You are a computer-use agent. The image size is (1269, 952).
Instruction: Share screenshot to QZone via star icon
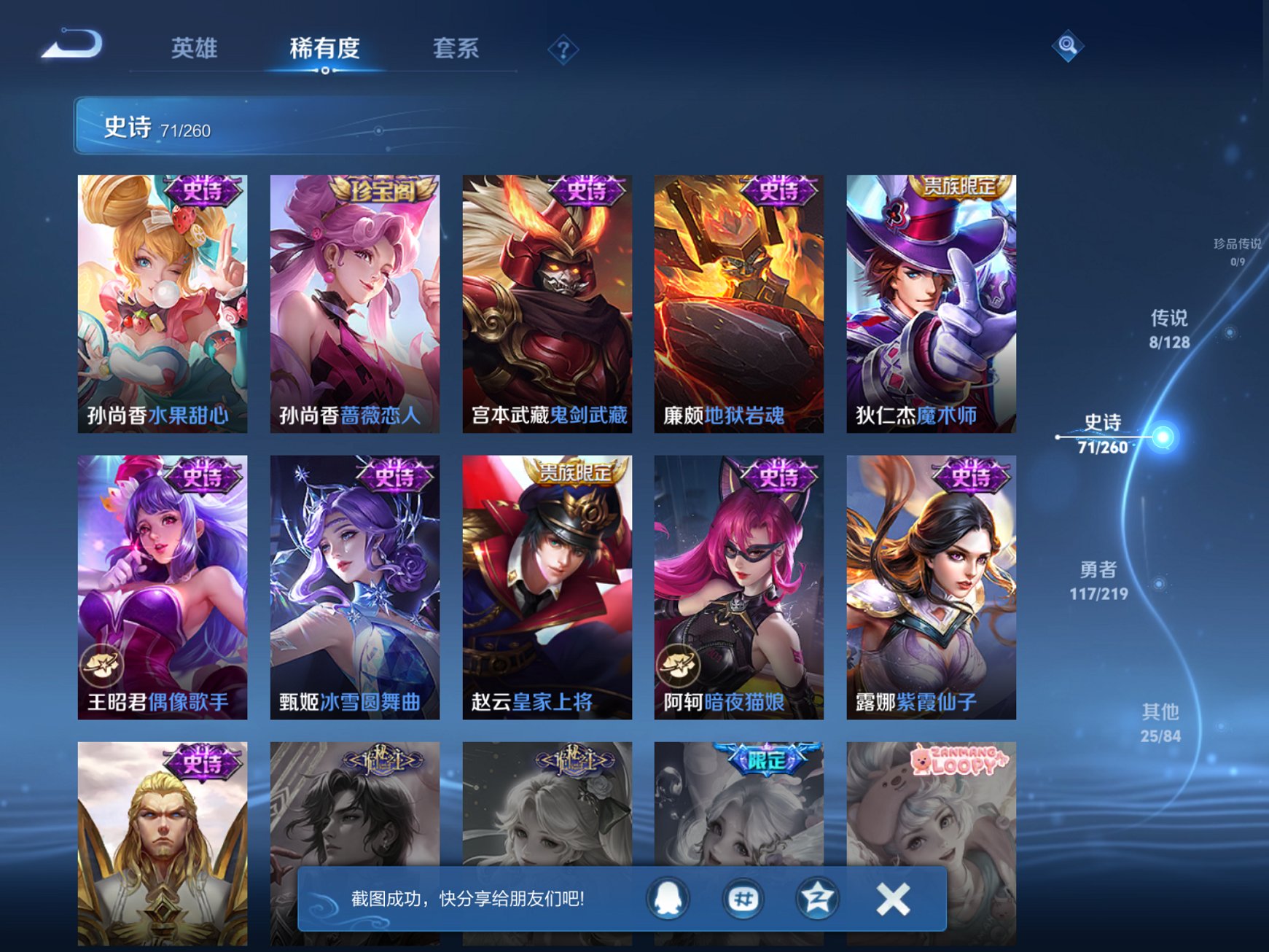point(817,898)
